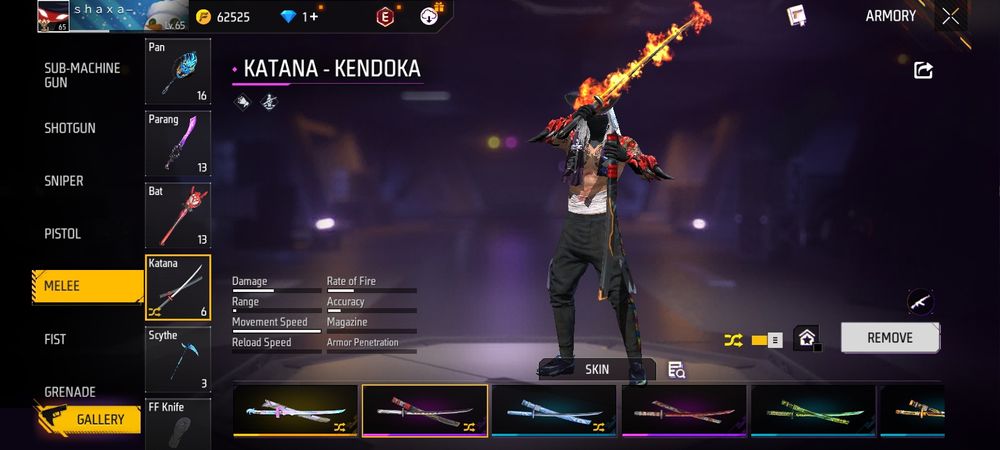Remove the equipped katana skin

(889, 338)
